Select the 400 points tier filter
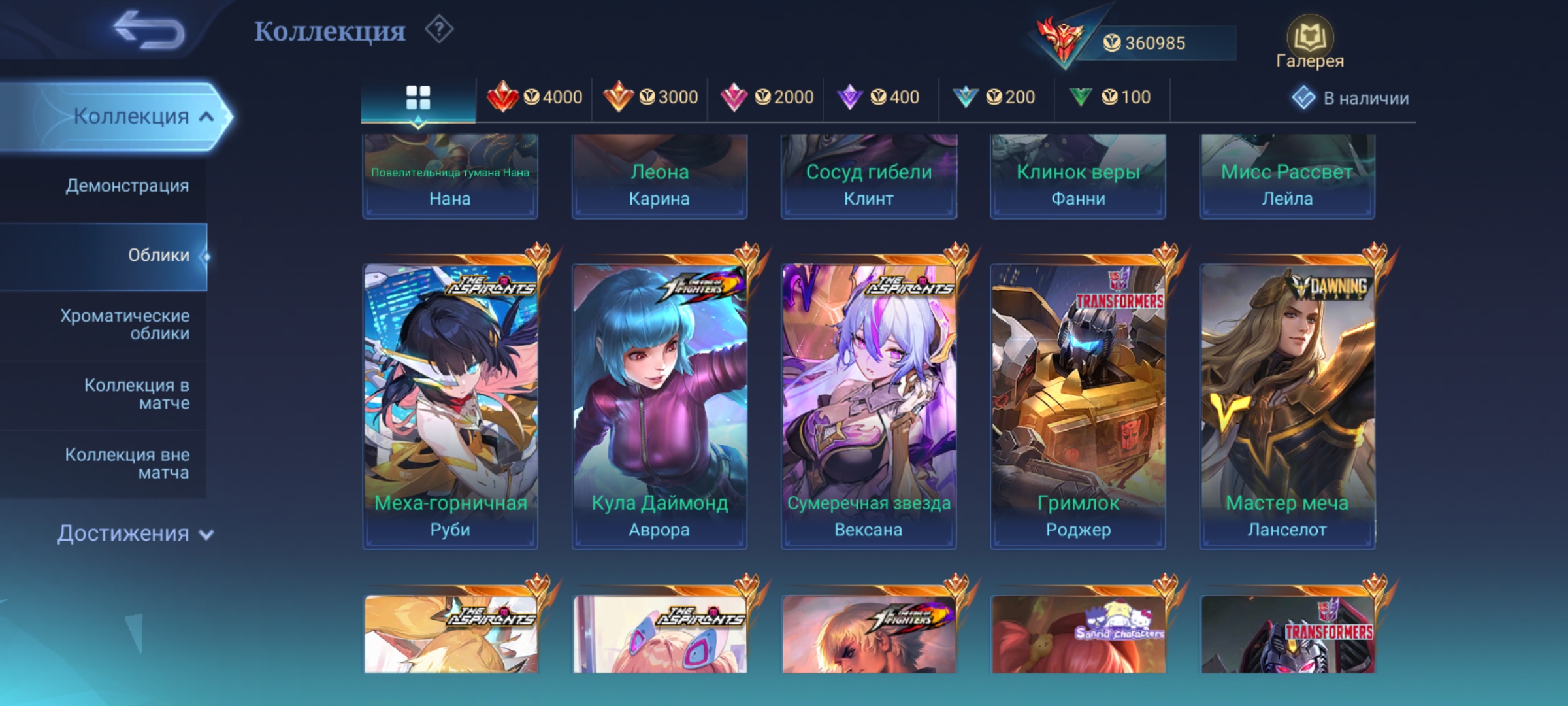Screen dimensions: 1568x706 pyautogui.click(x=881, y=97)
